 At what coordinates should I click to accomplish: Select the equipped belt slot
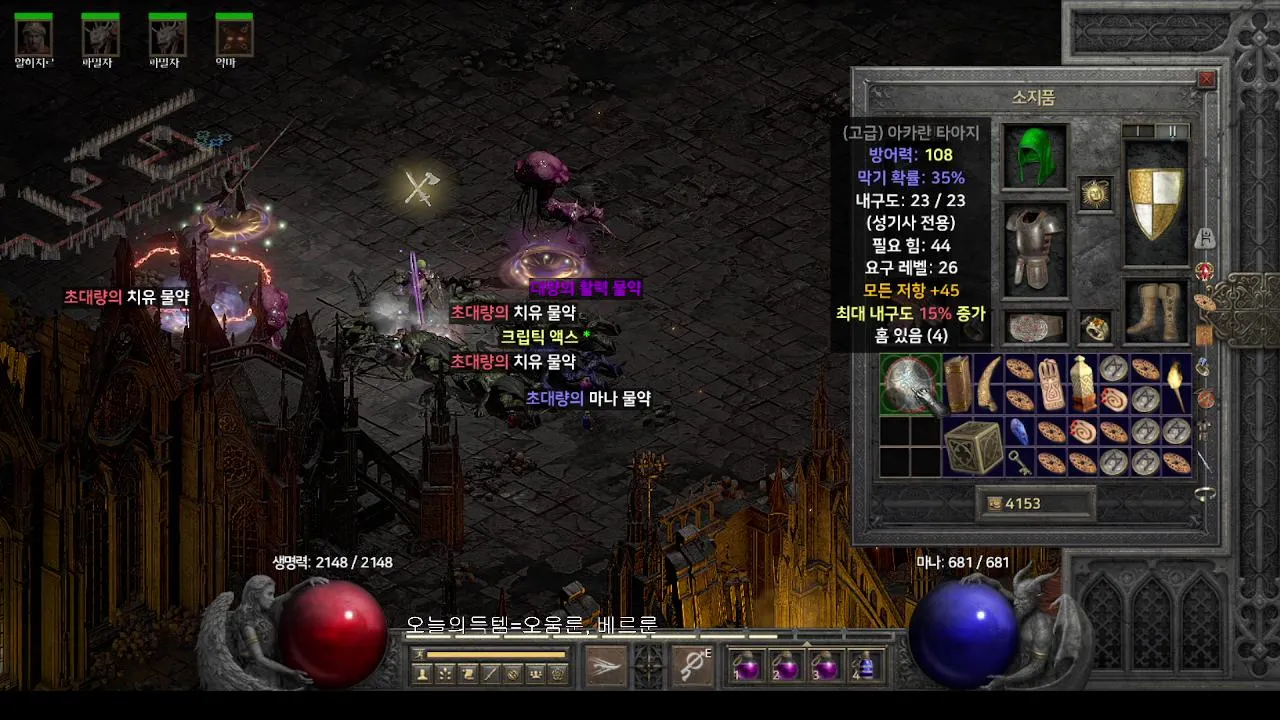(1035, 328)
